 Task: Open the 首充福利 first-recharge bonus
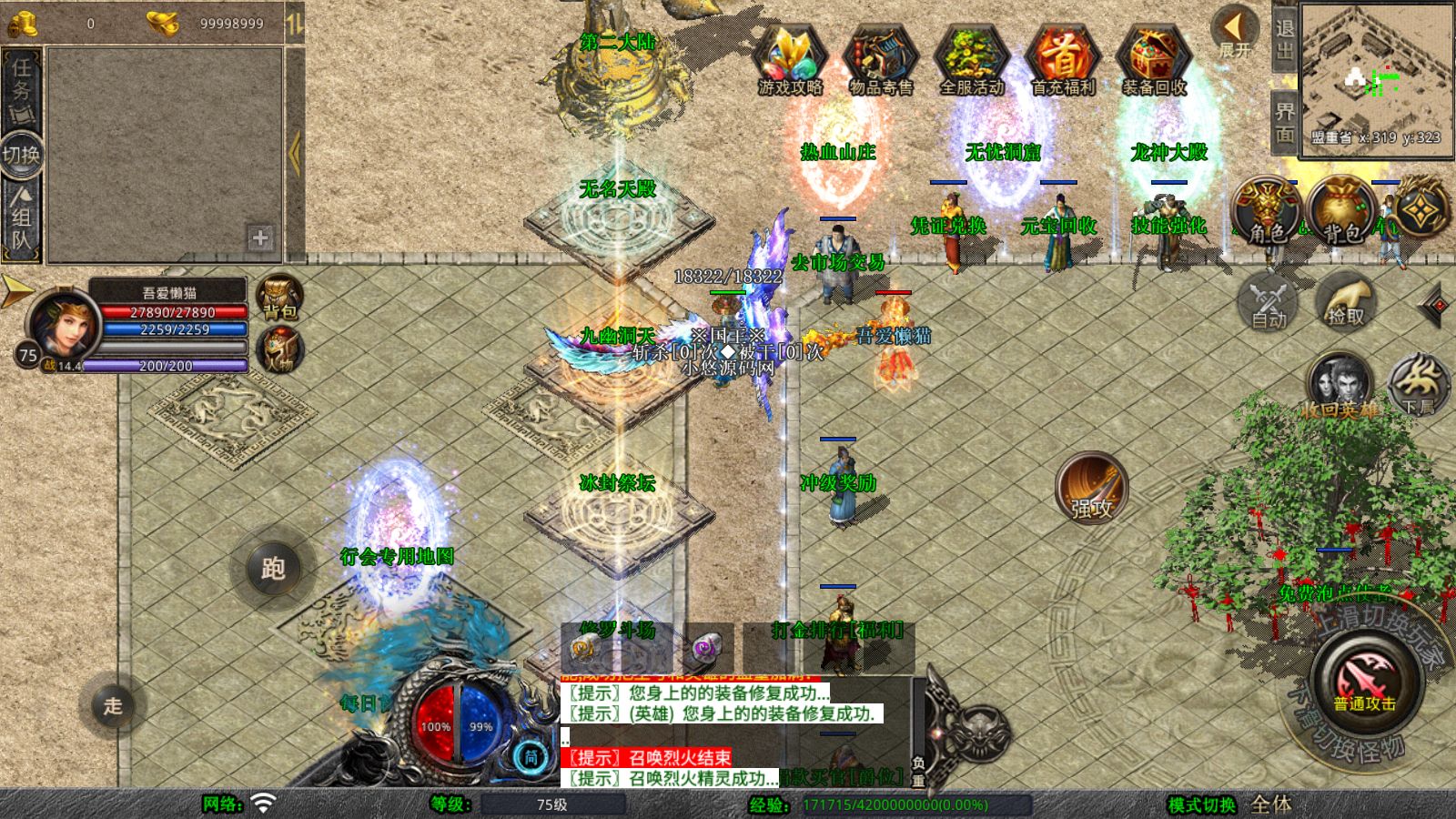pos(1062,57)
